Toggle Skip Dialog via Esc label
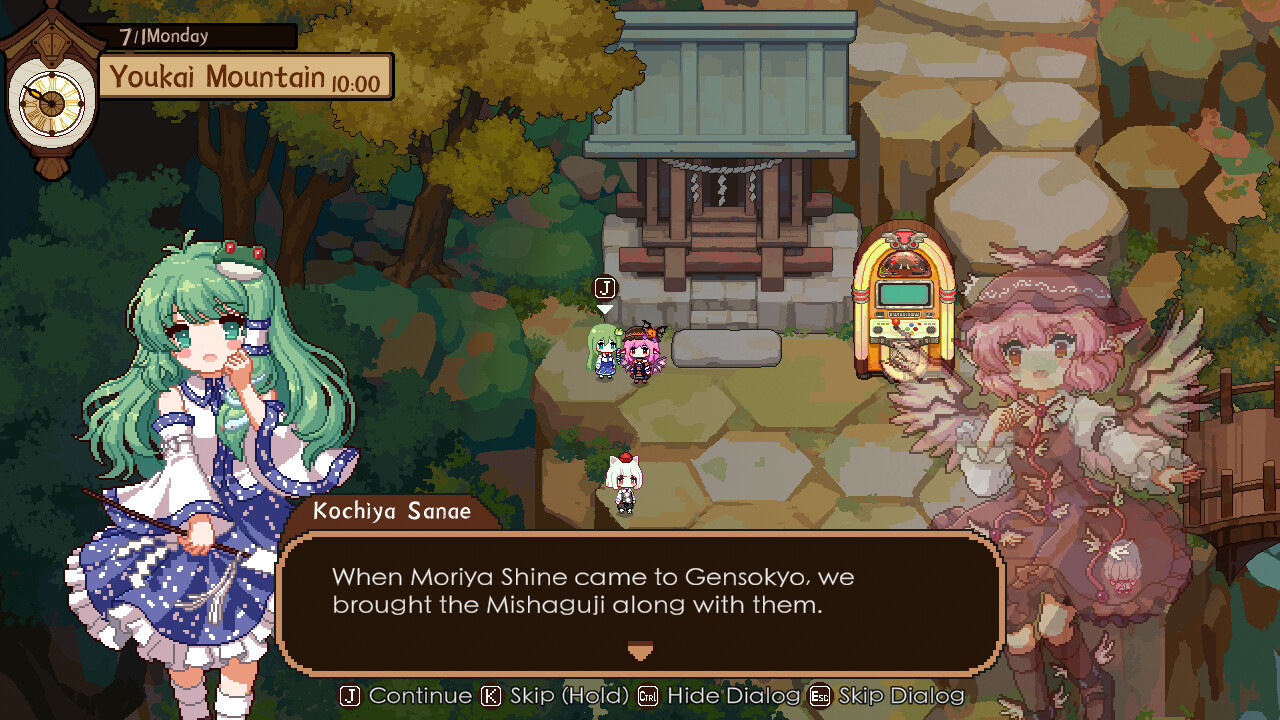 tap(900, 697)
